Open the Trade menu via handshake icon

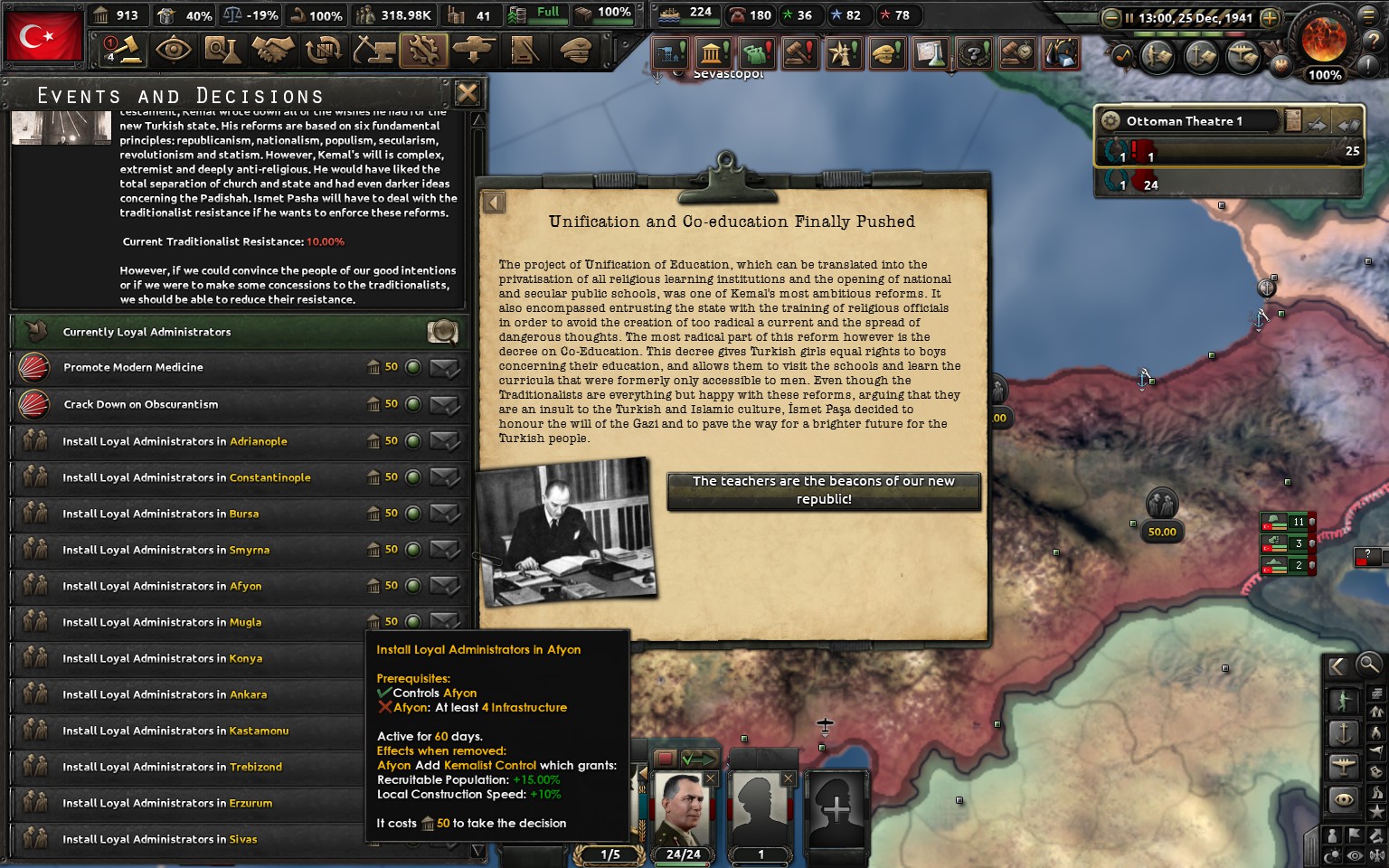click(x=274, y=52)
